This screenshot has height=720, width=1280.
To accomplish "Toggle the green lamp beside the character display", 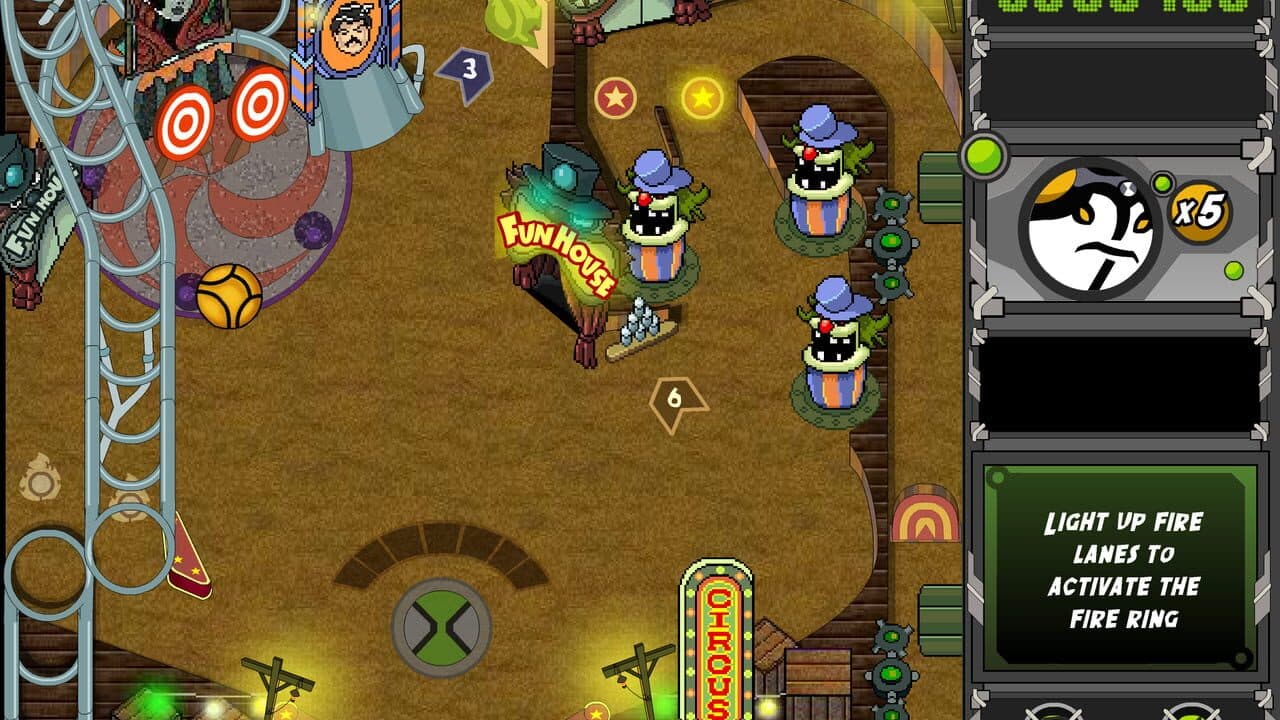I will [985, 156].
